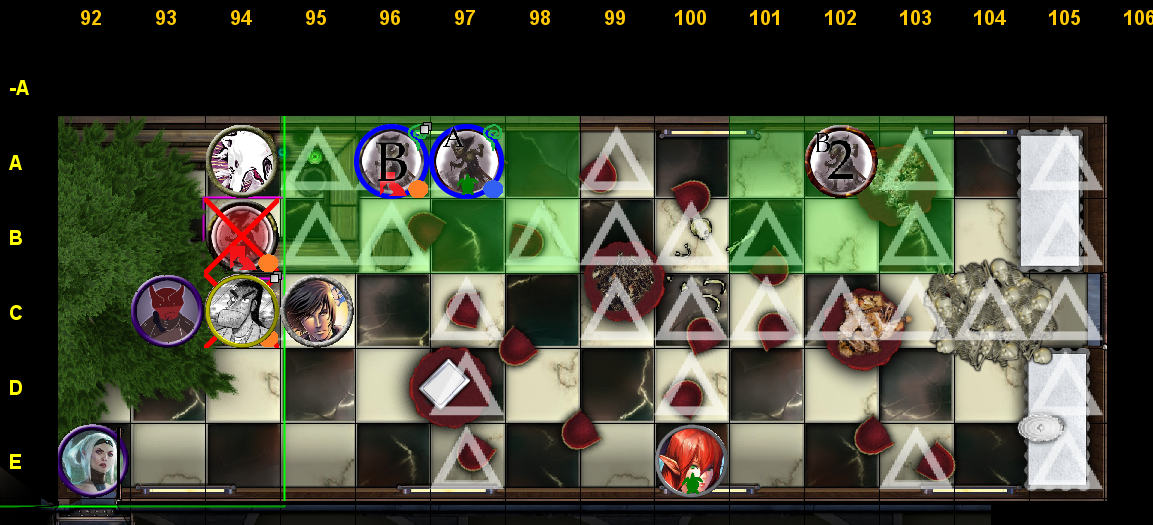
Task: Pick the yellow-ringed grinning monochrome token
Action: tap(241, 311)
